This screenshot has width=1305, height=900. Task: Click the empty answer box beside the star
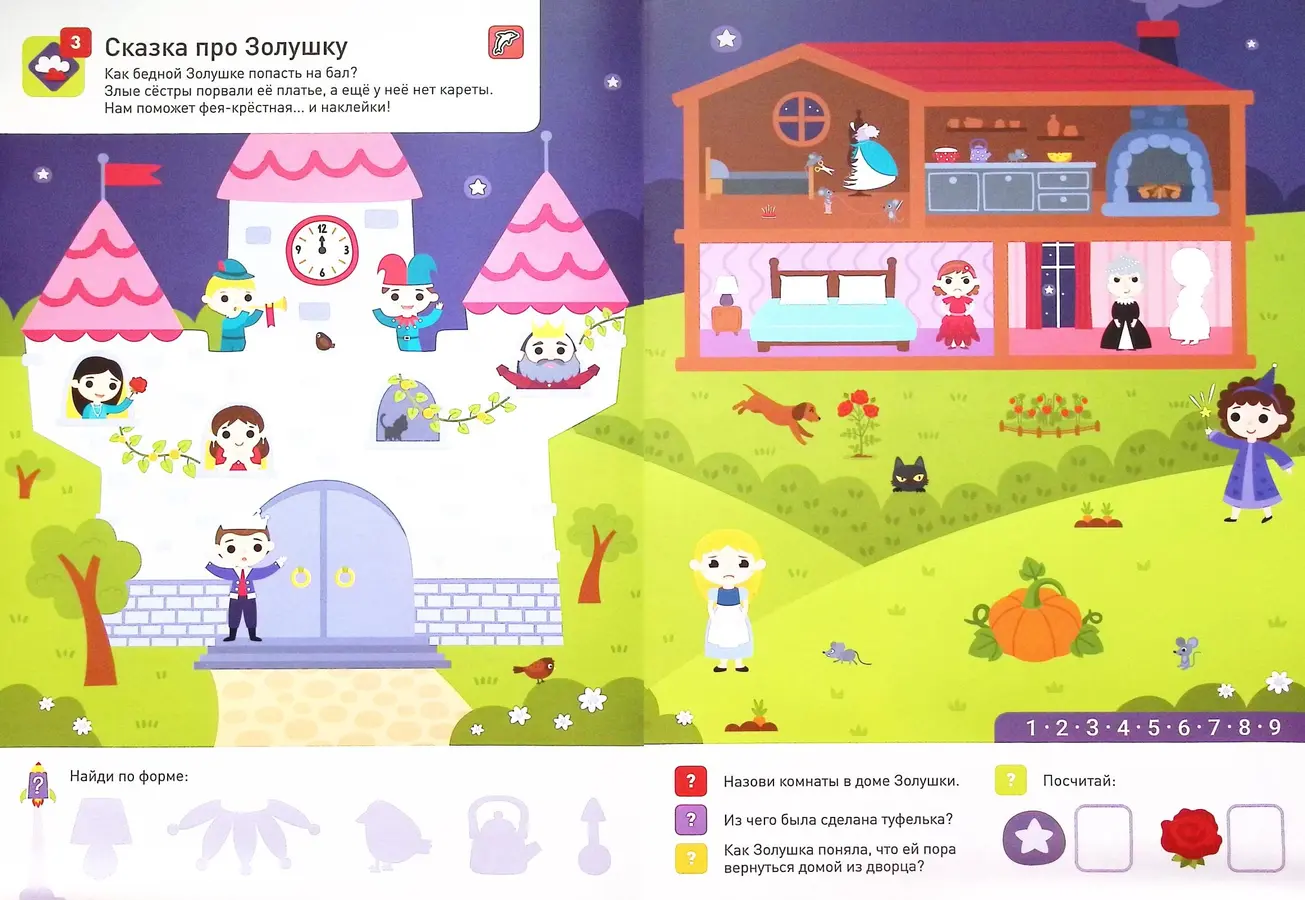1103,838
